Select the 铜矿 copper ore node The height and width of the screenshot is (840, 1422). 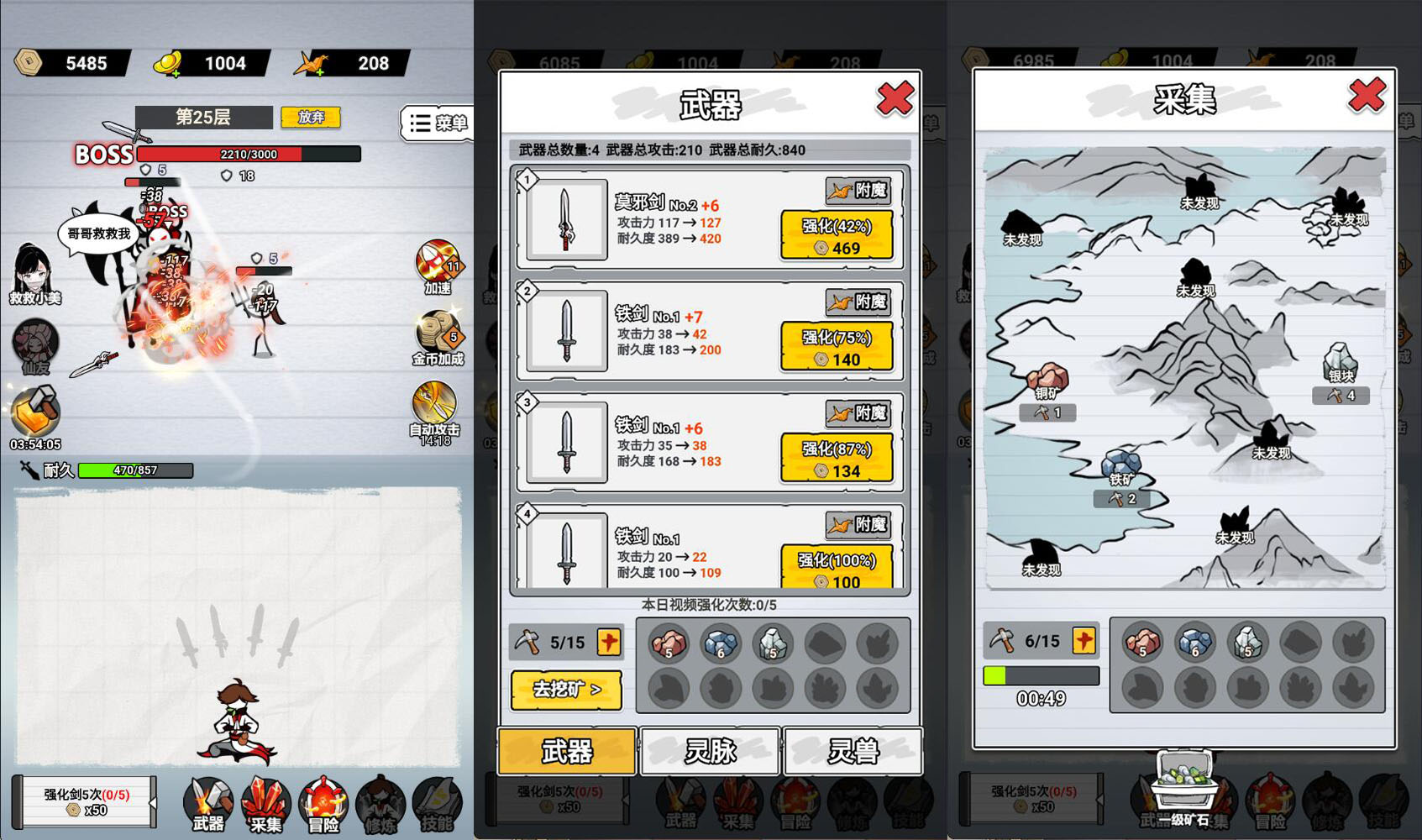tap(1047, 380)
